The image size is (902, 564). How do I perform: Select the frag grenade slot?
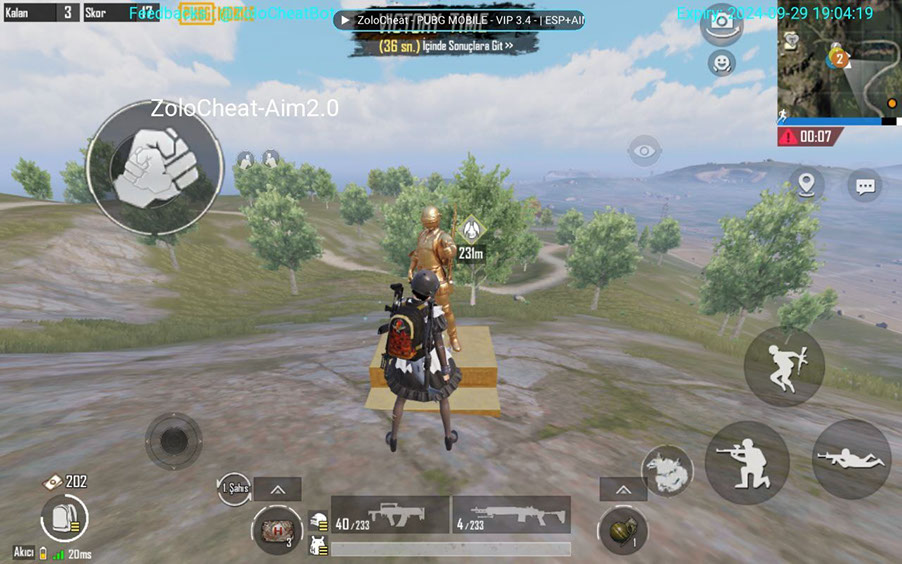pyautogui.click(x=622, y=530)
